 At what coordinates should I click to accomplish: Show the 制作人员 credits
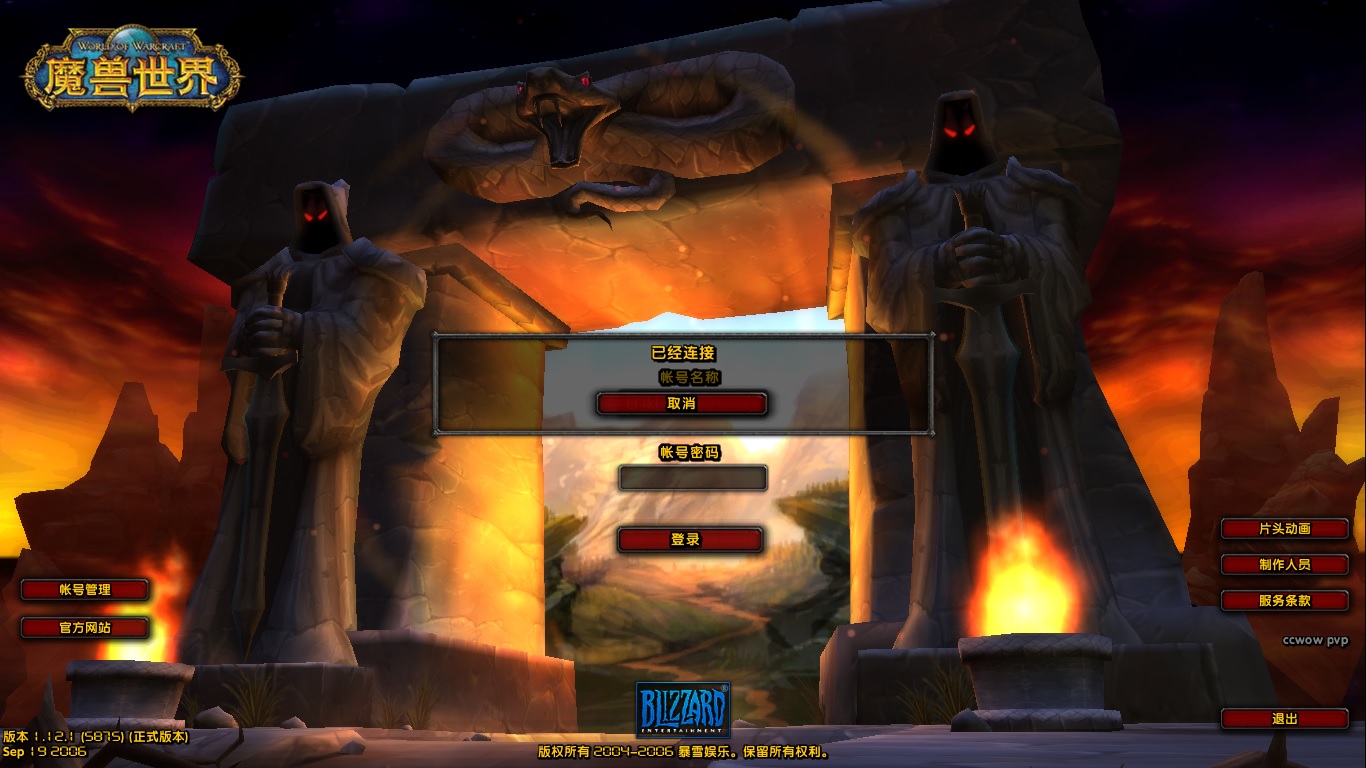pos(1285,564)
